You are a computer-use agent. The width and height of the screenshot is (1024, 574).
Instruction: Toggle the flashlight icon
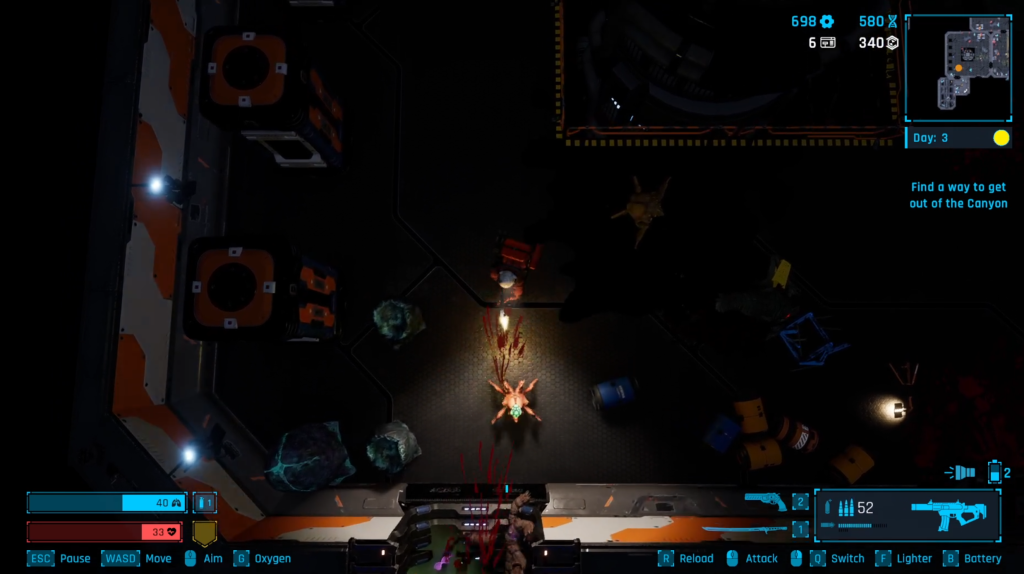(x=961, y=472)
